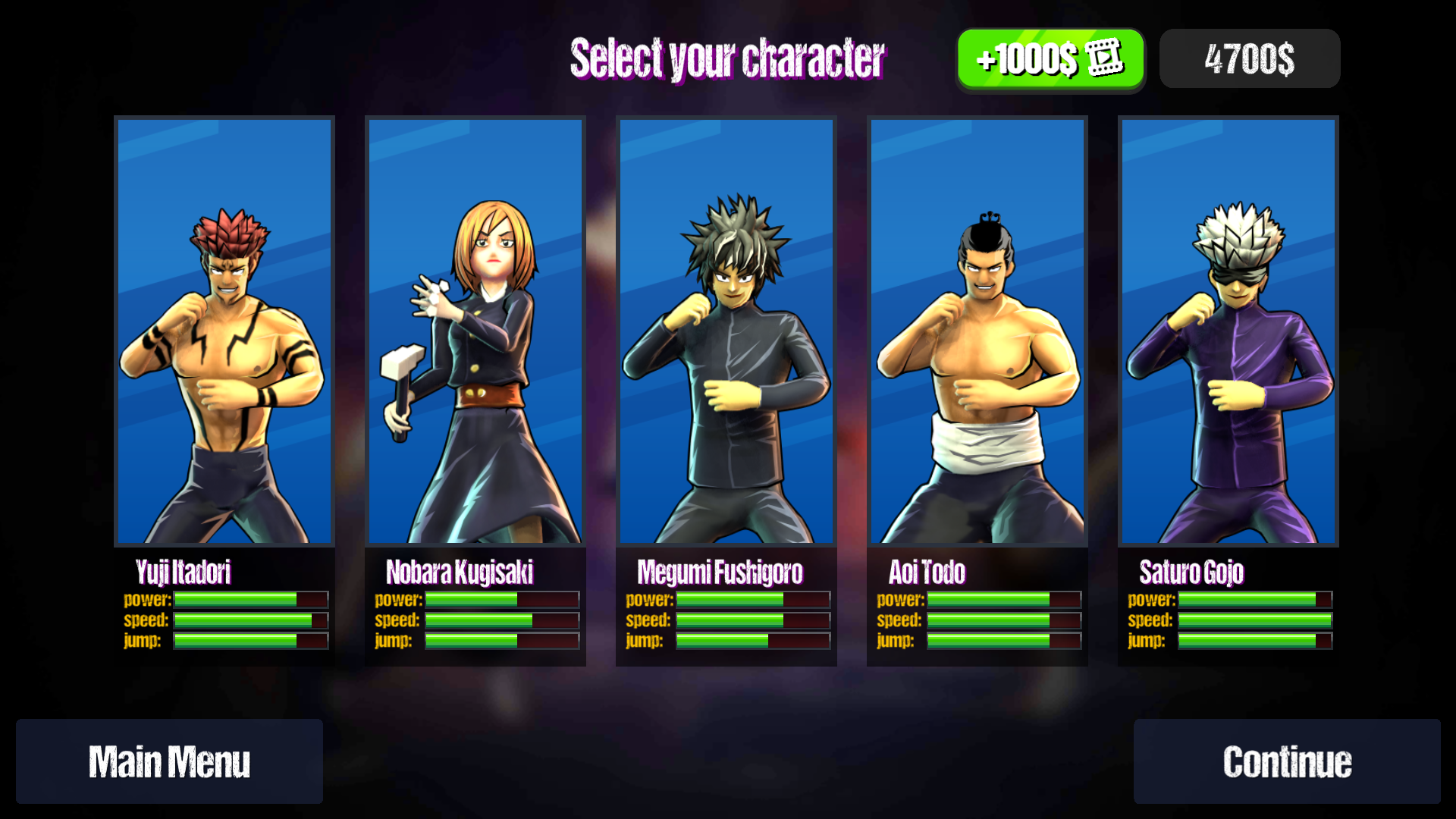Click Yuji Itadori's power bar
Screen dimensions: 1456x819
click(249, 598)
